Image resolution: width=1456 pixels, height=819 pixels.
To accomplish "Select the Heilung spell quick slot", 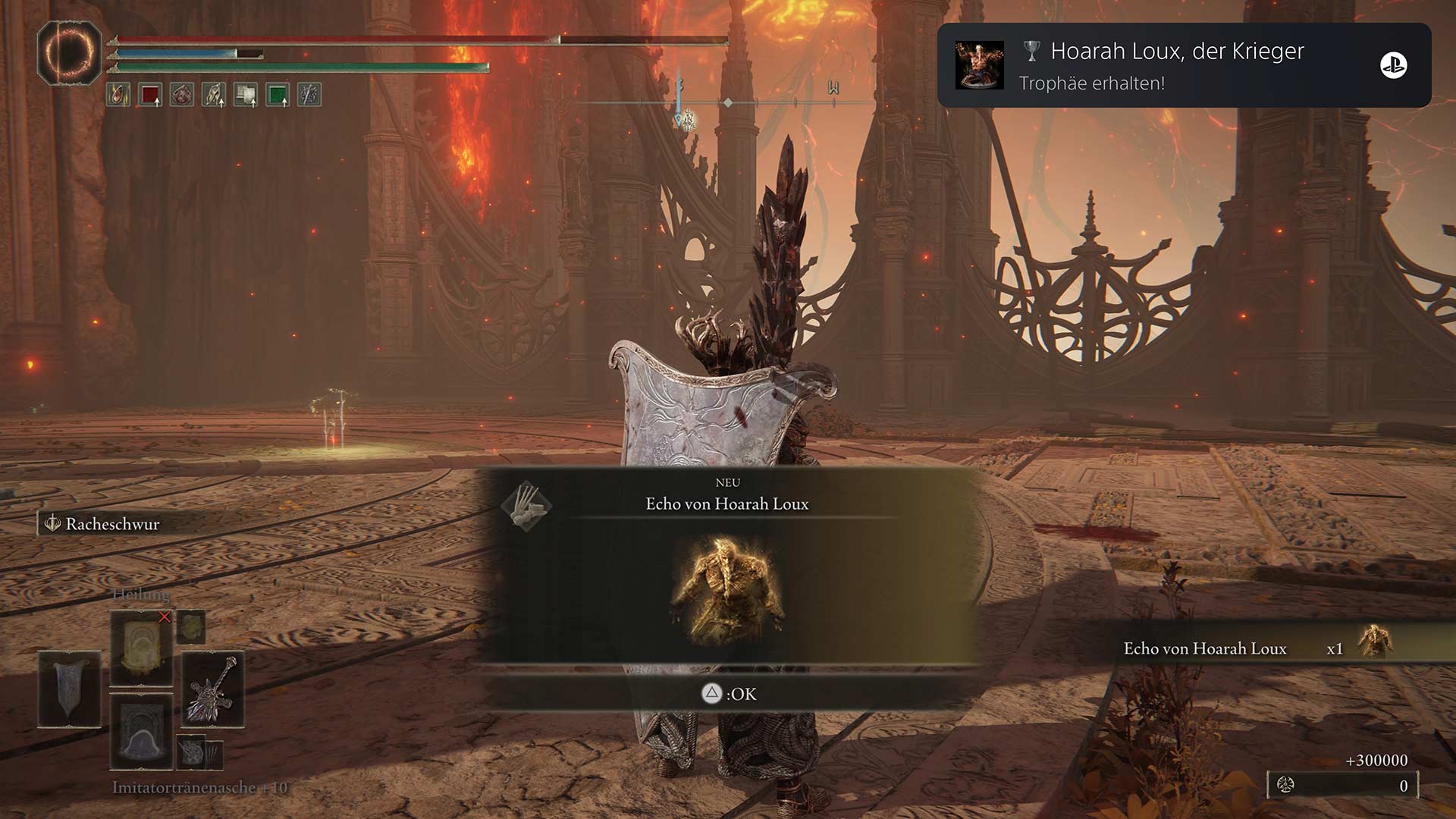I will [141, 648].
